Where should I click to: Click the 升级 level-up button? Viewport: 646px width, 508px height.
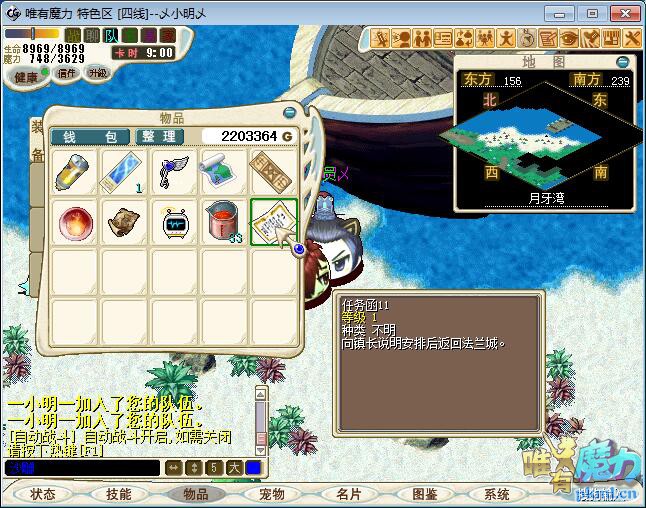(97, 73)
